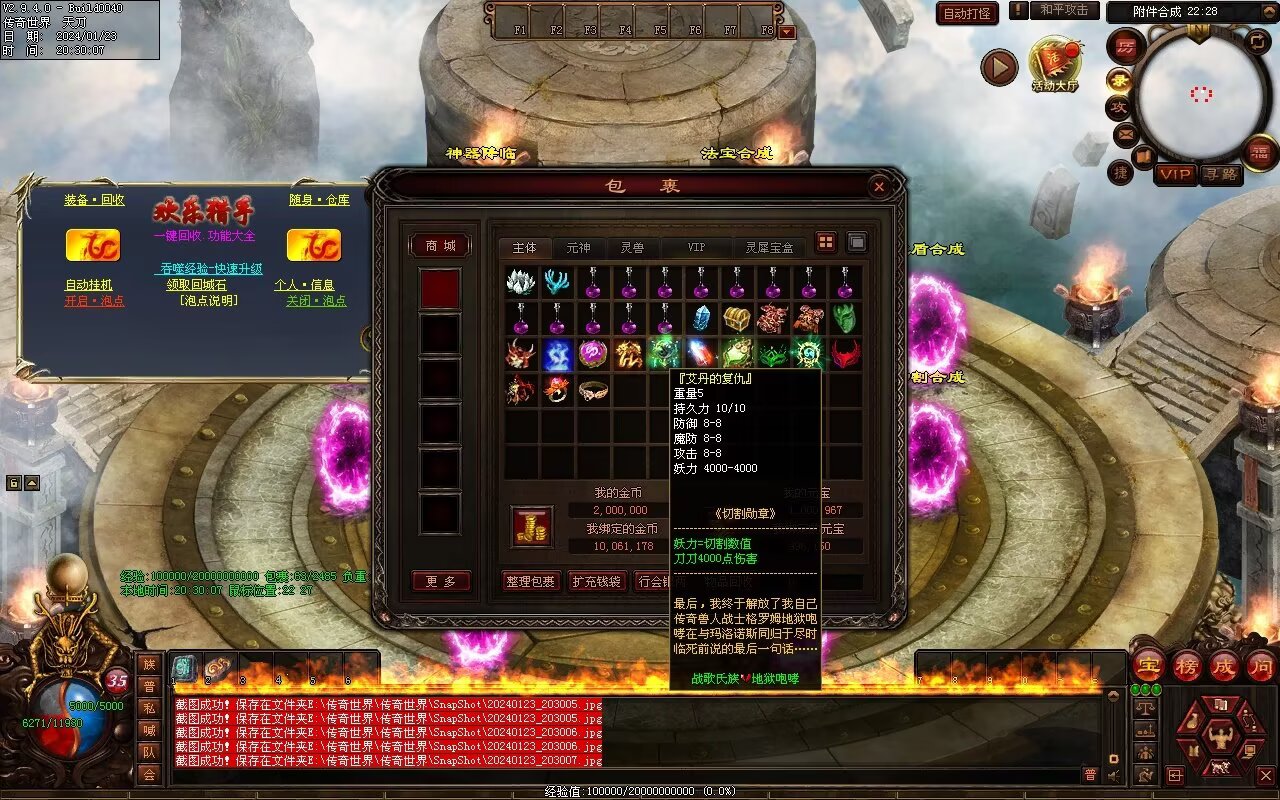Viewport: 1280px width, 800px height.
Task: Select the white lotus item slot
Action: pos(520,283)
